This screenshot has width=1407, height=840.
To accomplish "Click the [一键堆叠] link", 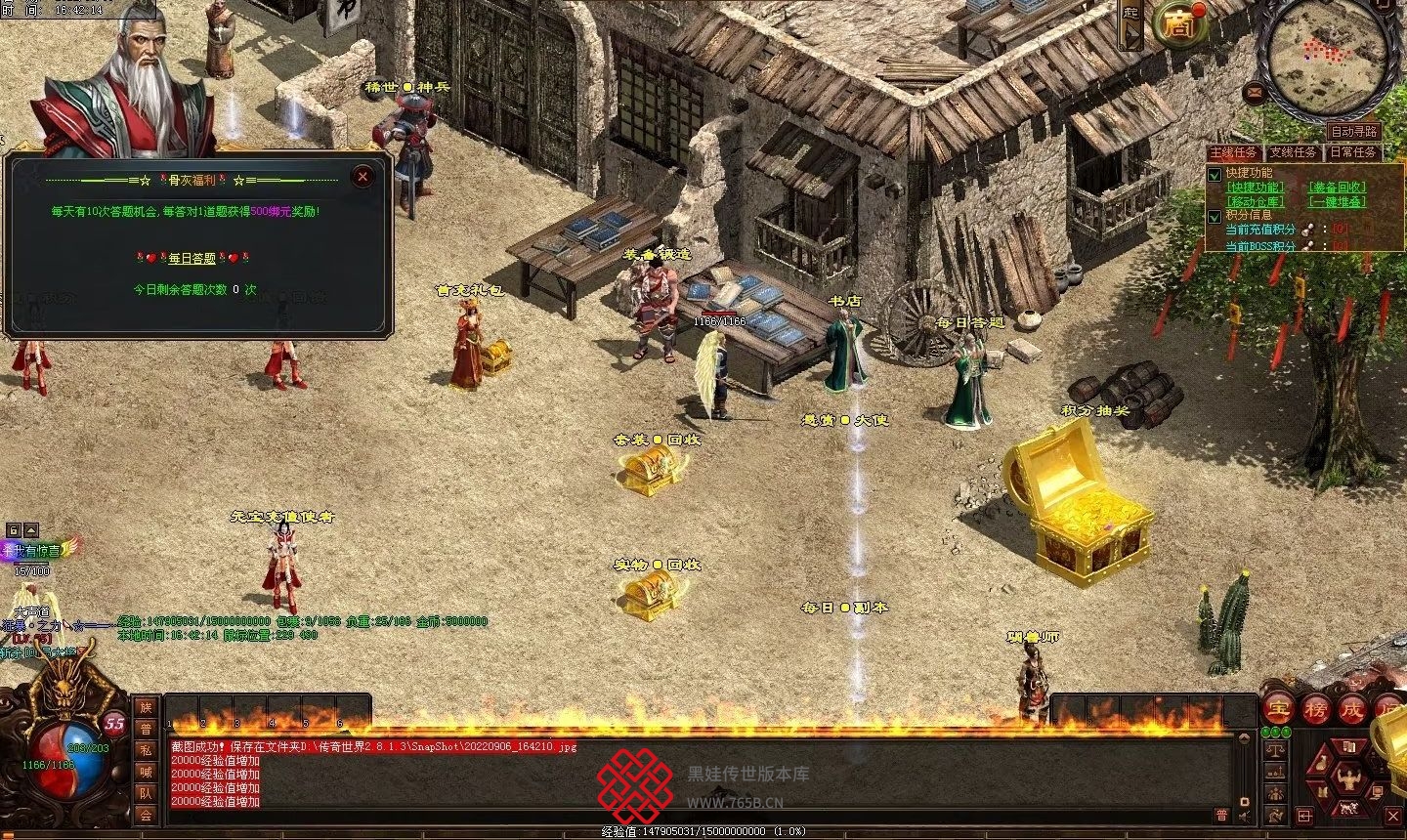I will [x=1337, y=201].
